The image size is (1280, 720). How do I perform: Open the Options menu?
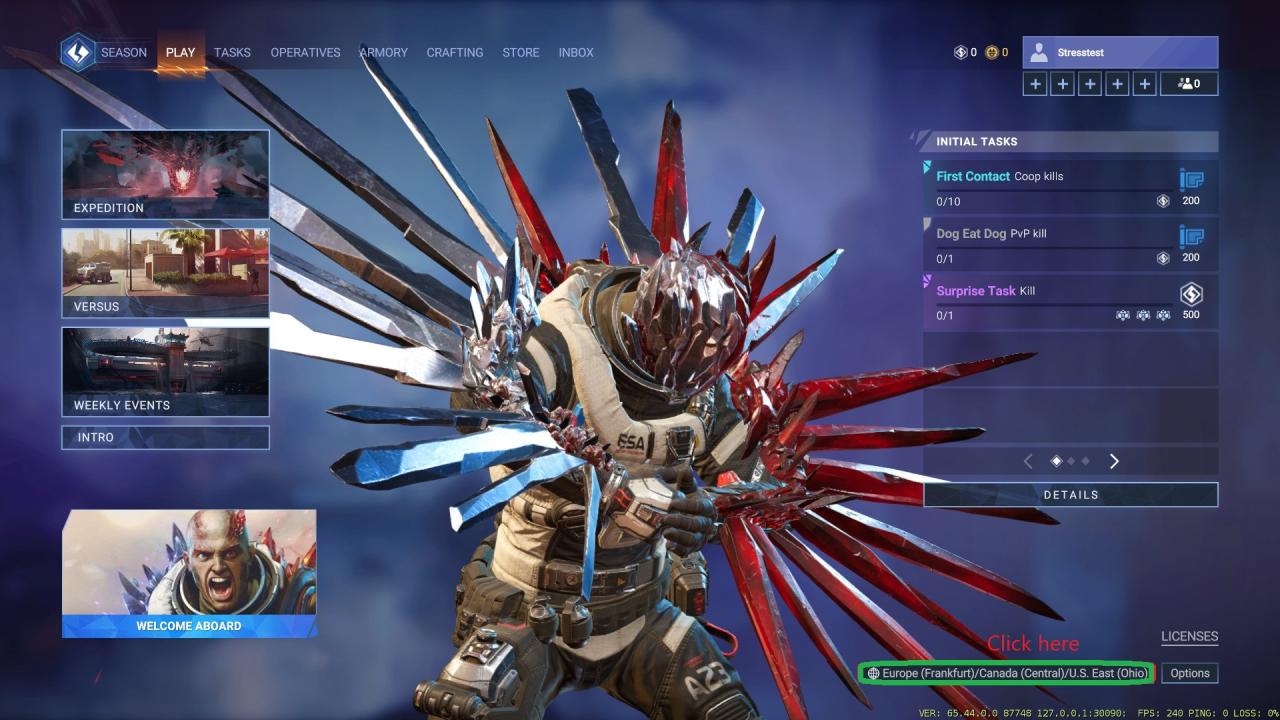(1190, 673)
